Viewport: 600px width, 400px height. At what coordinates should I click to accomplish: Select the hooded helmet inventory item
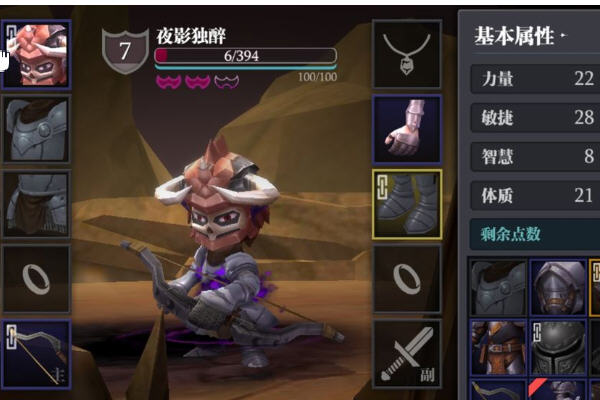(557, 288)
